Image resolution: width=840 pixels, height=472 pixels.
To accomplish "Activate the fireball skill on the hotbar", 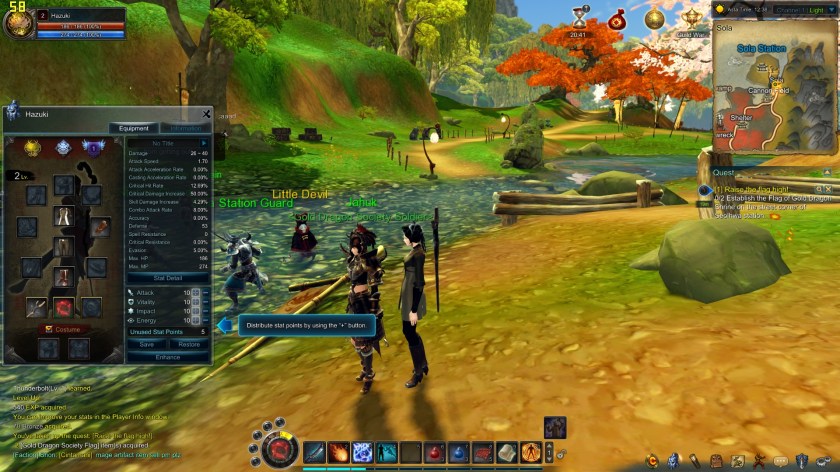I will point(338,452).
